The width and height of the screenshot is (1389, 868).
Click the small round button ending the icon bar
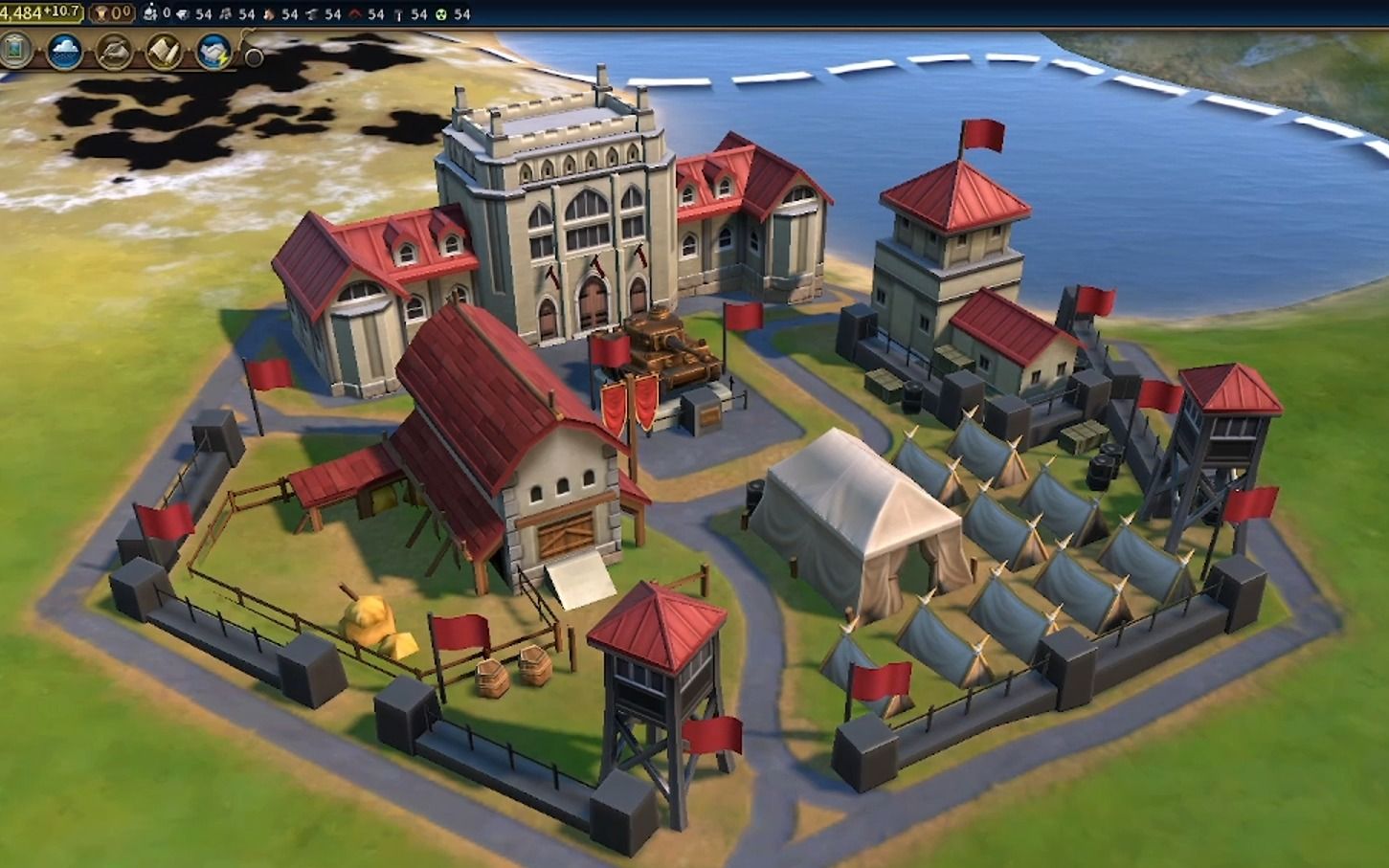[254, 56]
